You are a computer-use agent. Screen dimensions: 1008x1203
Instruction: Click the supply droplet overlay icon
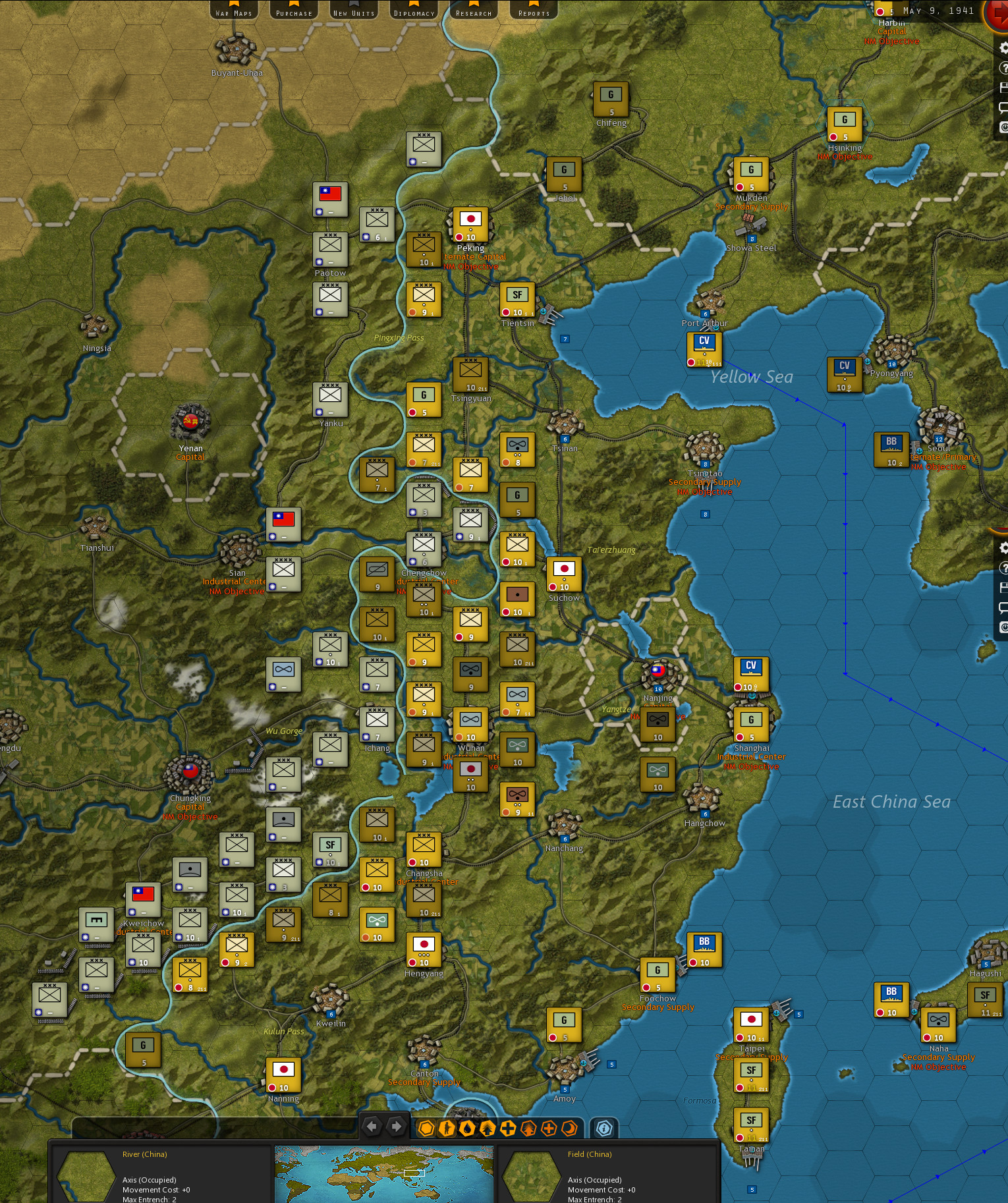click(x=468, y=1127)
